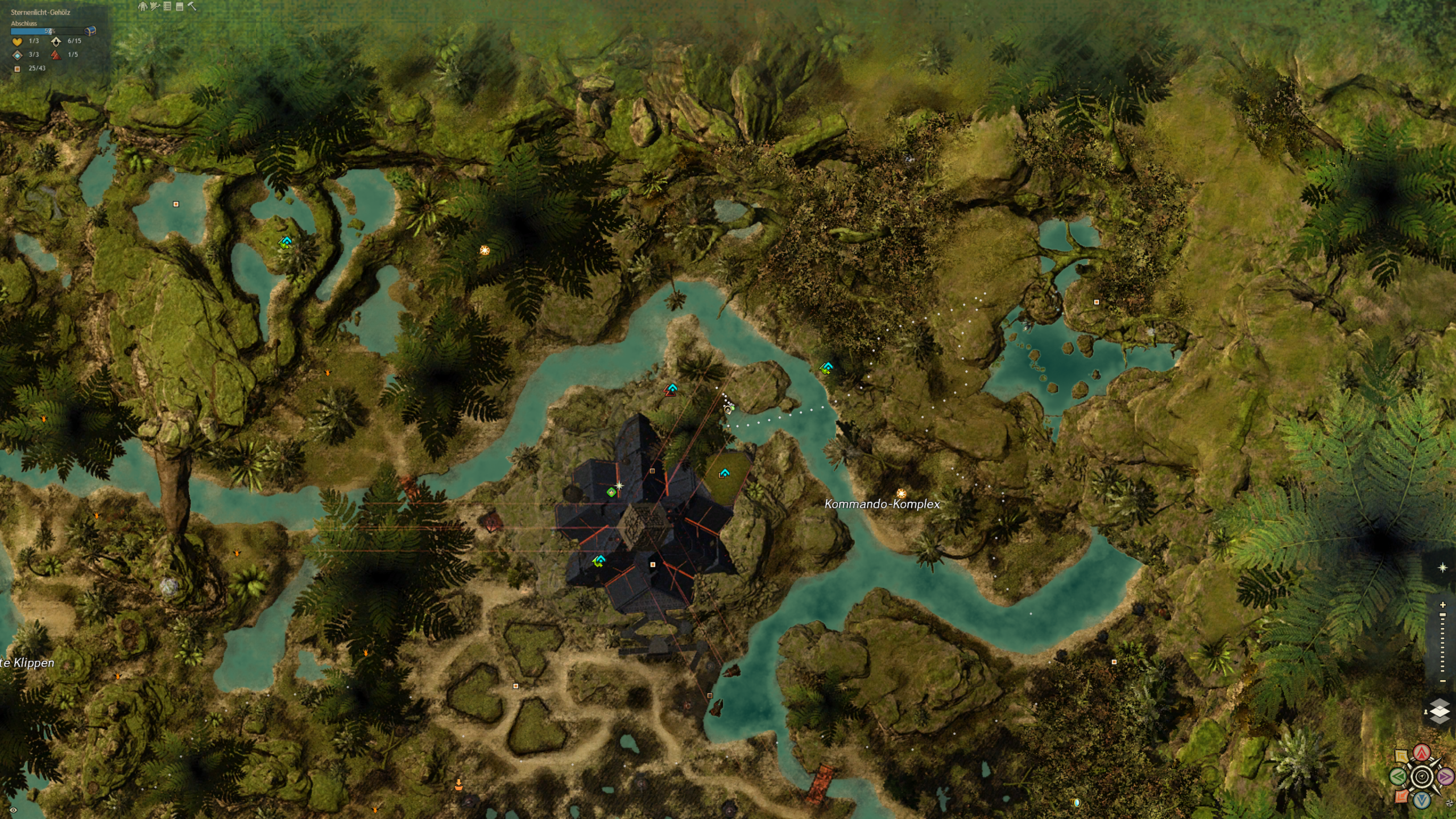Click the notepad icon in top toolbar

point(179,6)
